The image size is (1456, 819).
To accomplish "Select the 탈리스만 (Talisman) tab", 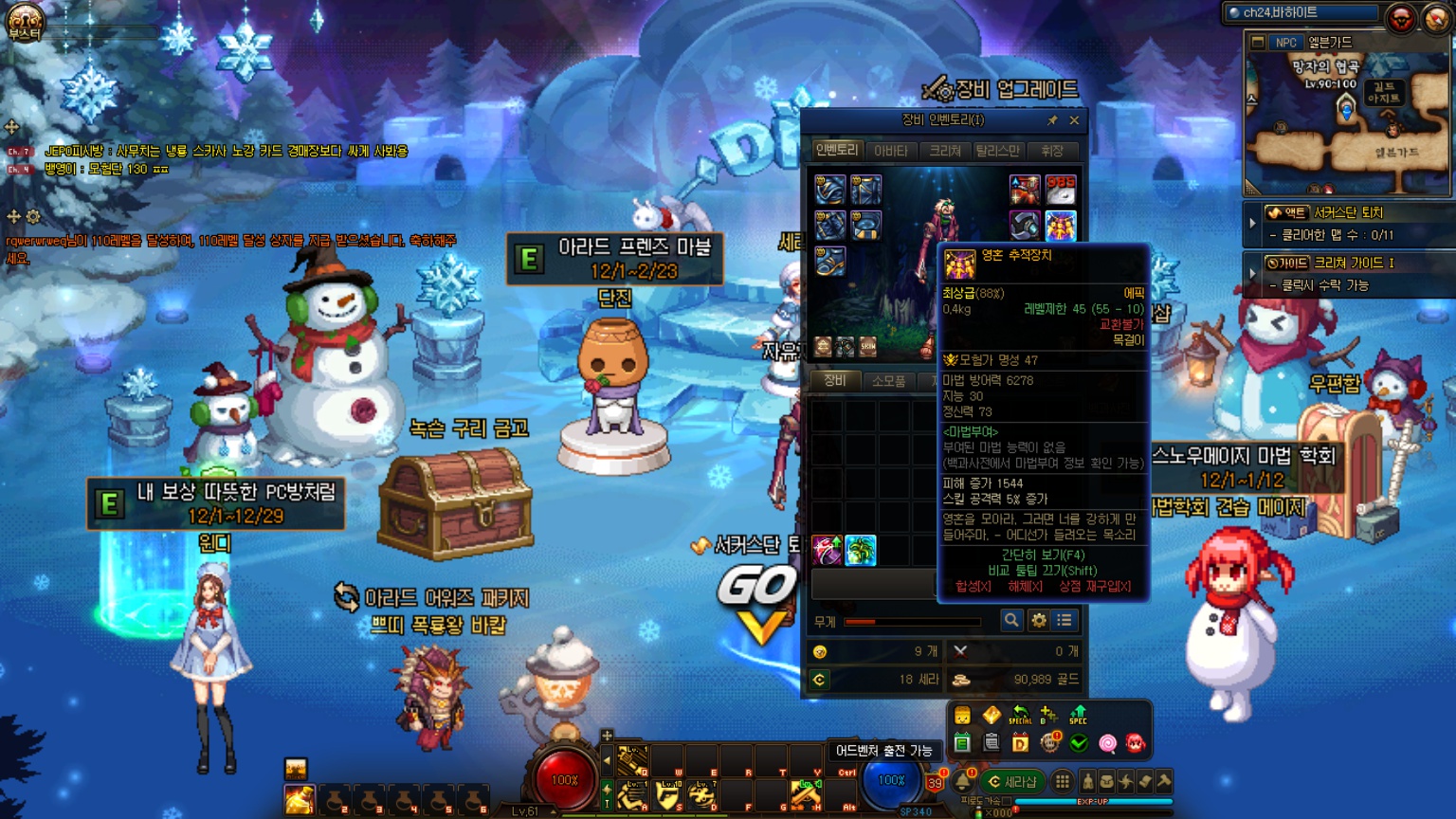I will (997, 151).
